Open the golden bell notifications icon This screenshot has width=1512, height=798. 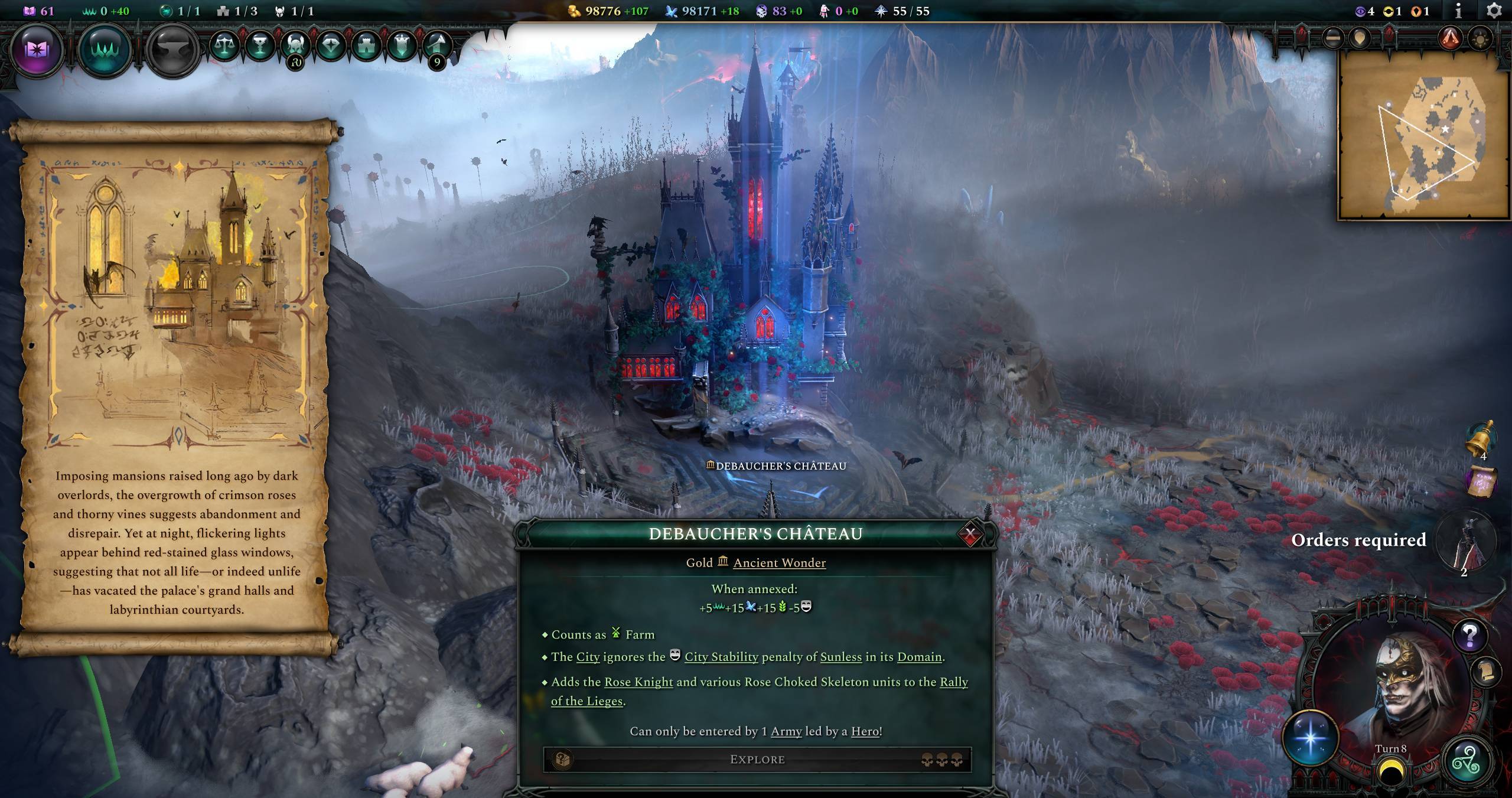pyautogui.click(x=1481, y=437)
